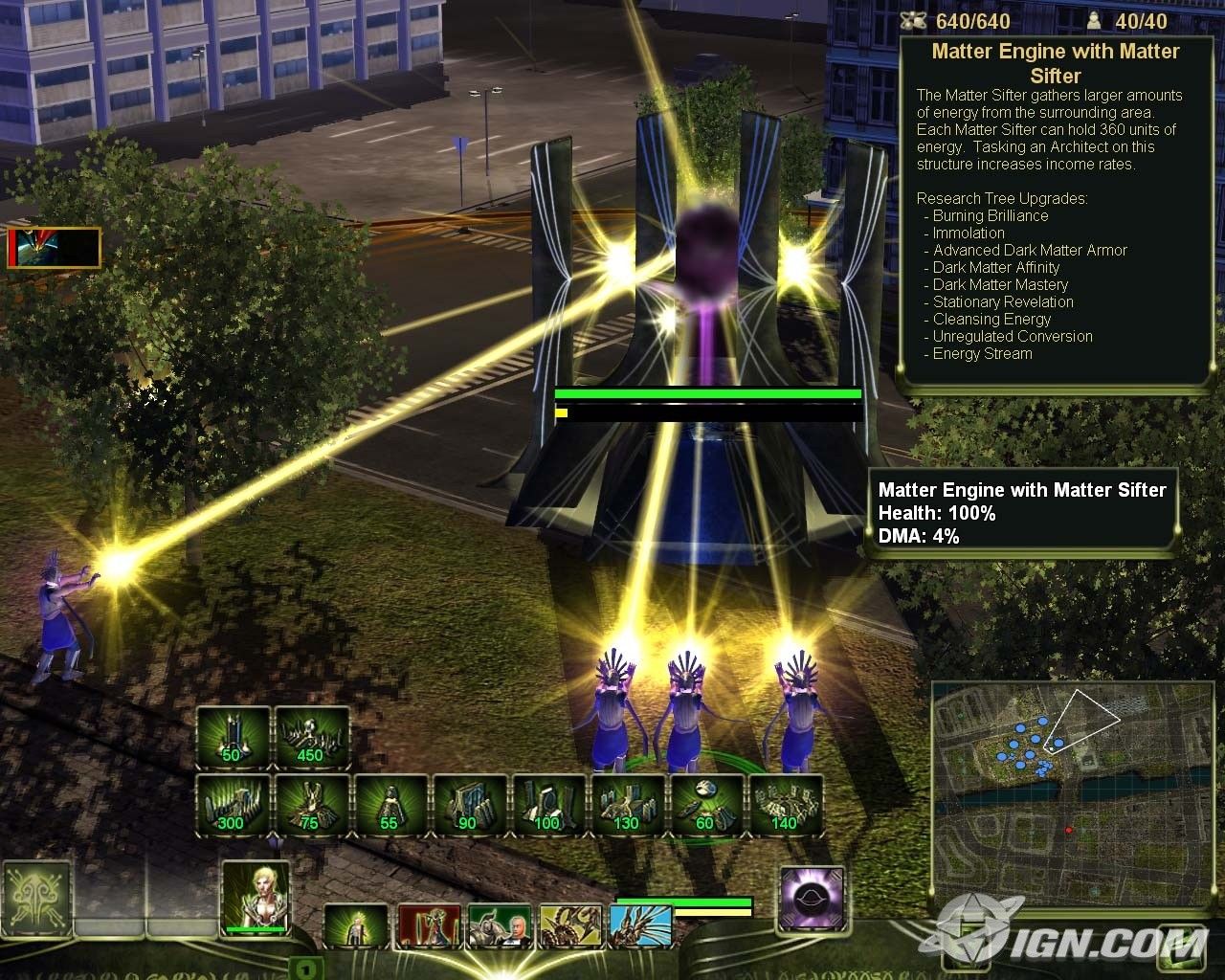This screenshot has width=1225, height=980.
Task: Select the structure costing 140
Action: (786, 806)
